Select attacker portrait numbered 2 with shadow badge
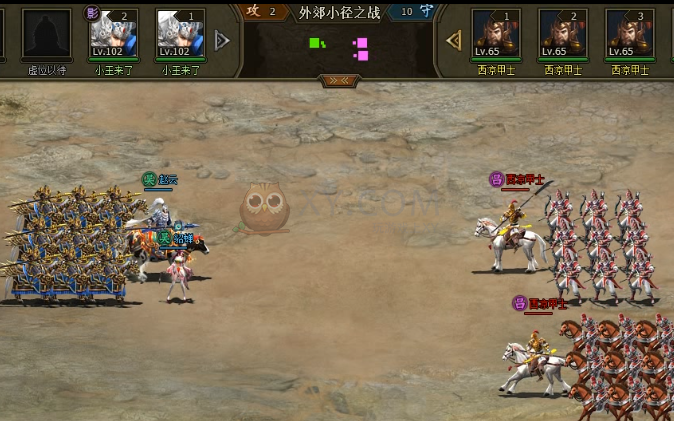The image size is (674, 421). coord(114,34)
